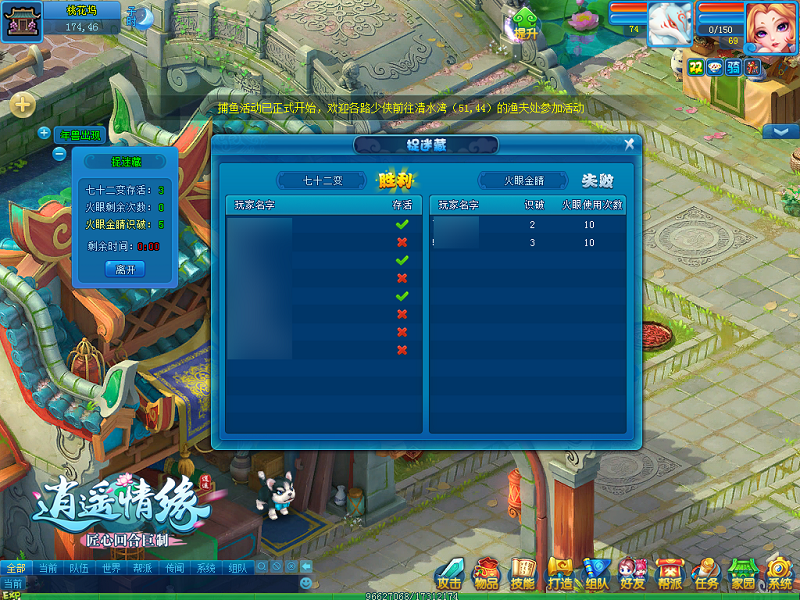Open the 任务 quest log
Image resolution: width=800 pixels, height=600 pixels.
(706, 573)
